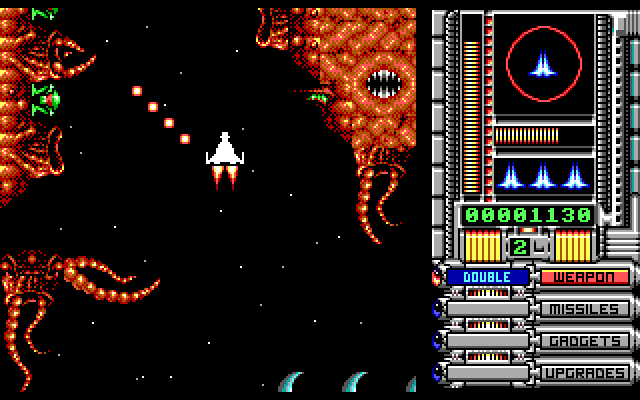The image size is (640, 400).
Task: Open the GADGETS category
Action: coord(585,341)
